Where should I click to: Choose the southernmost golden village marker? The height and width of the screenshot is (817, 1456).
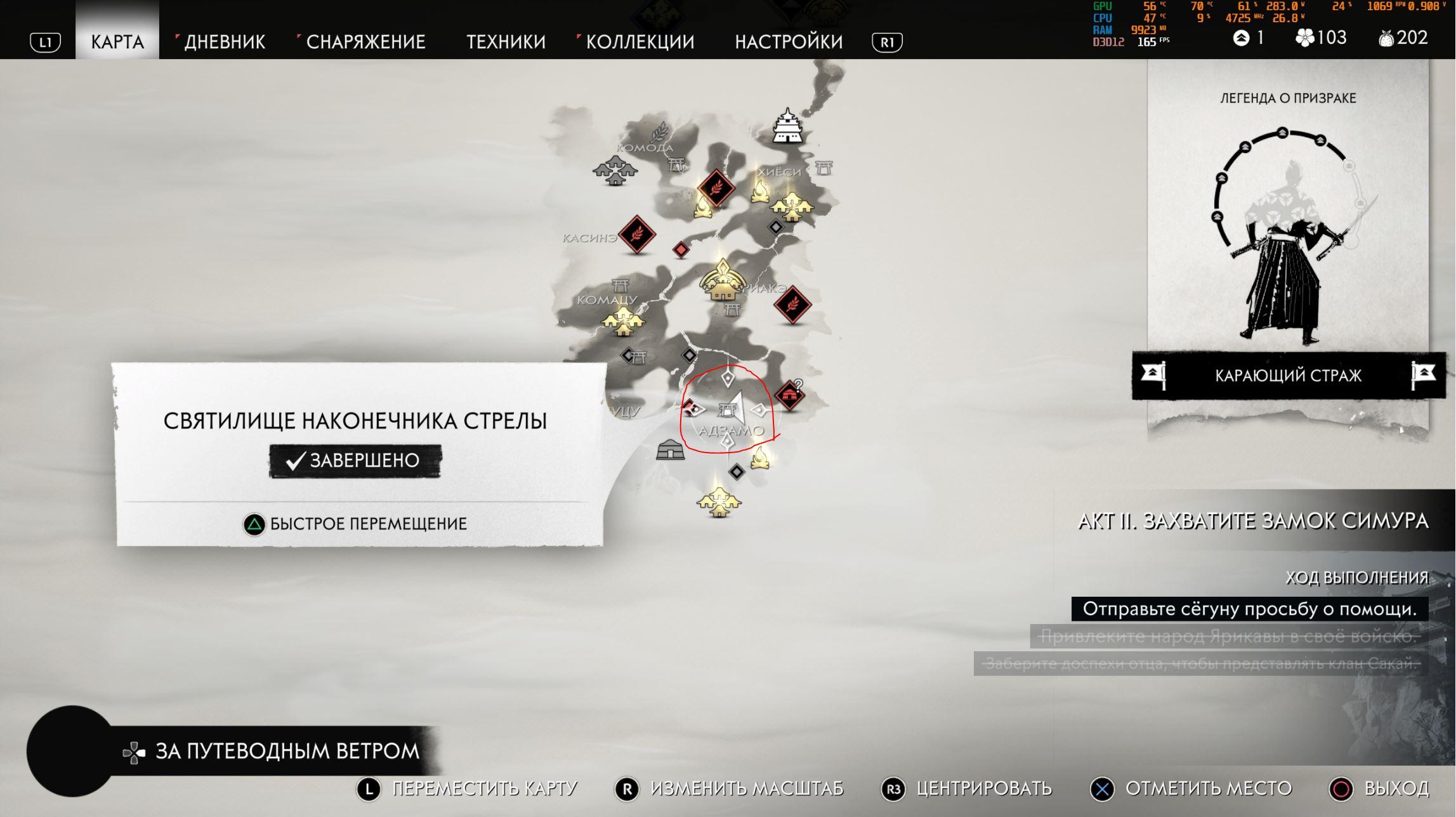coord(719,503)
